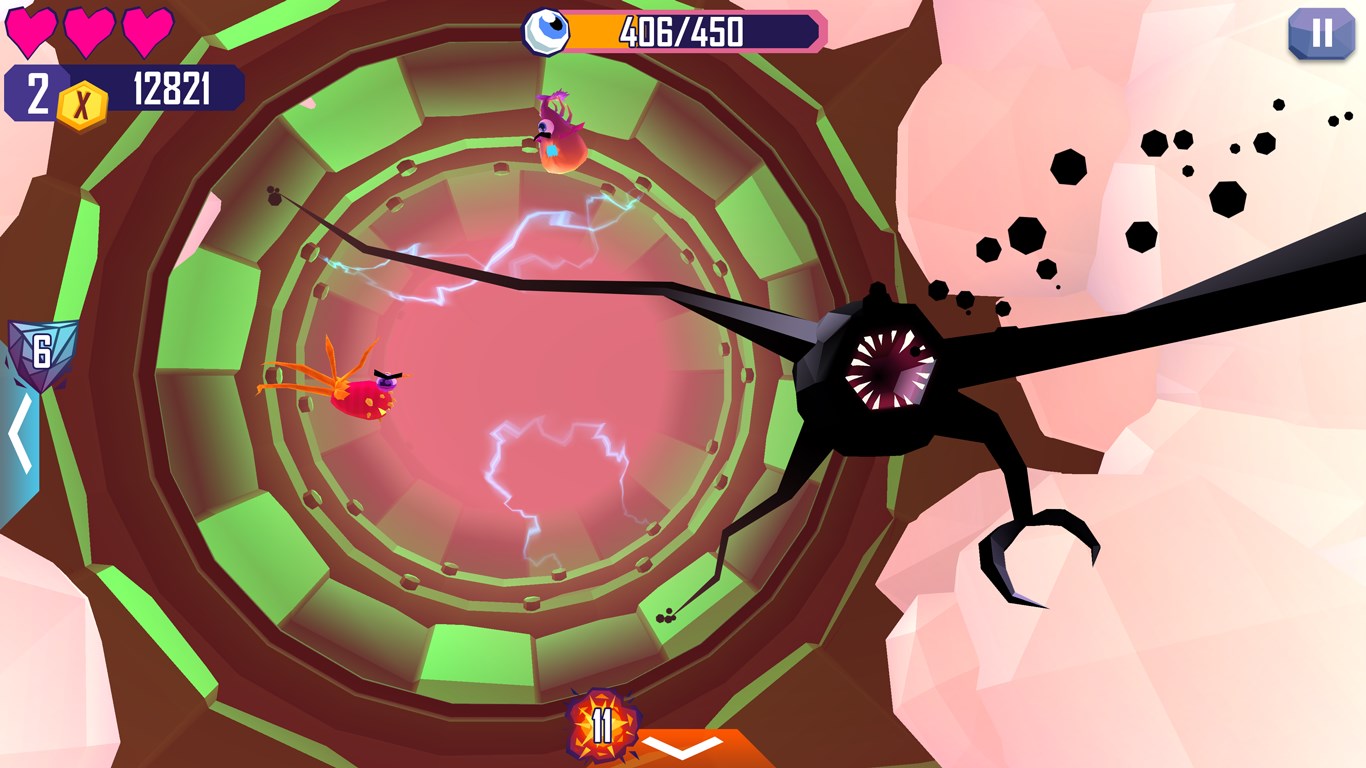Click the 406/450 progress bar
Image resolution: width=1366 pixels, height=768 pixels.
click(690, 31)
